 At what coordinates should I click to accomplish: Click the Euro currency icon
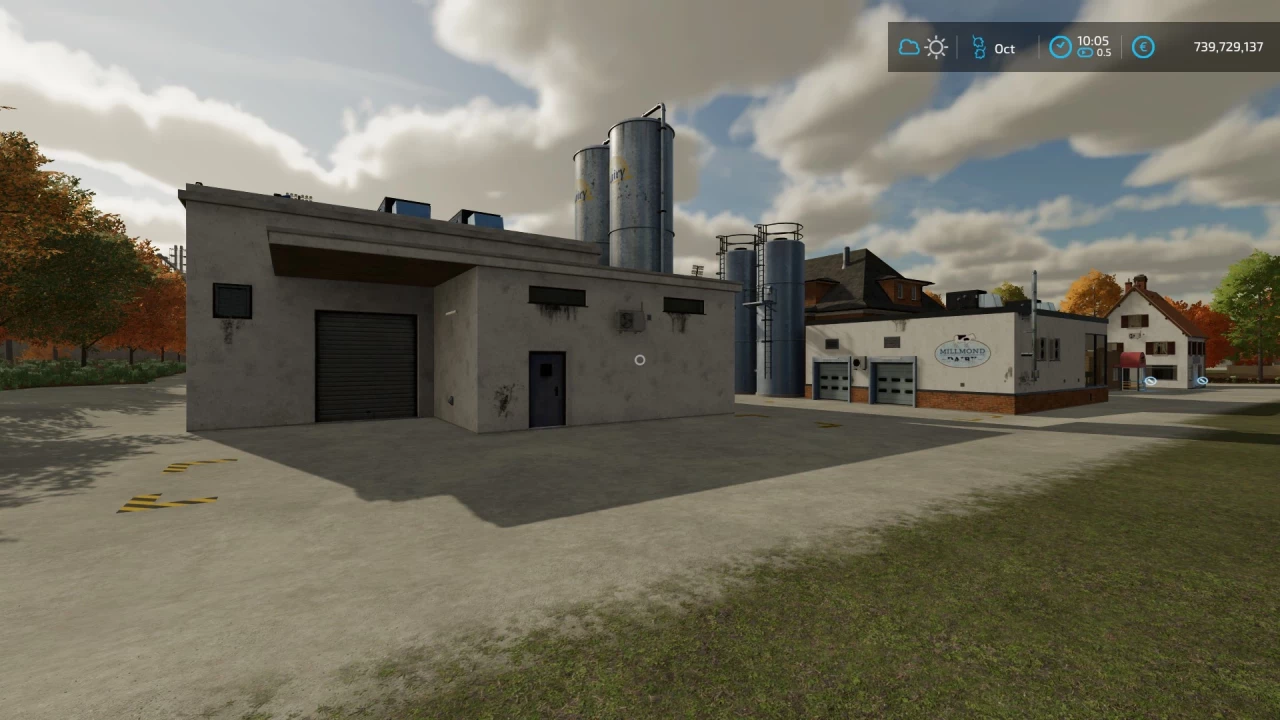1142,47
